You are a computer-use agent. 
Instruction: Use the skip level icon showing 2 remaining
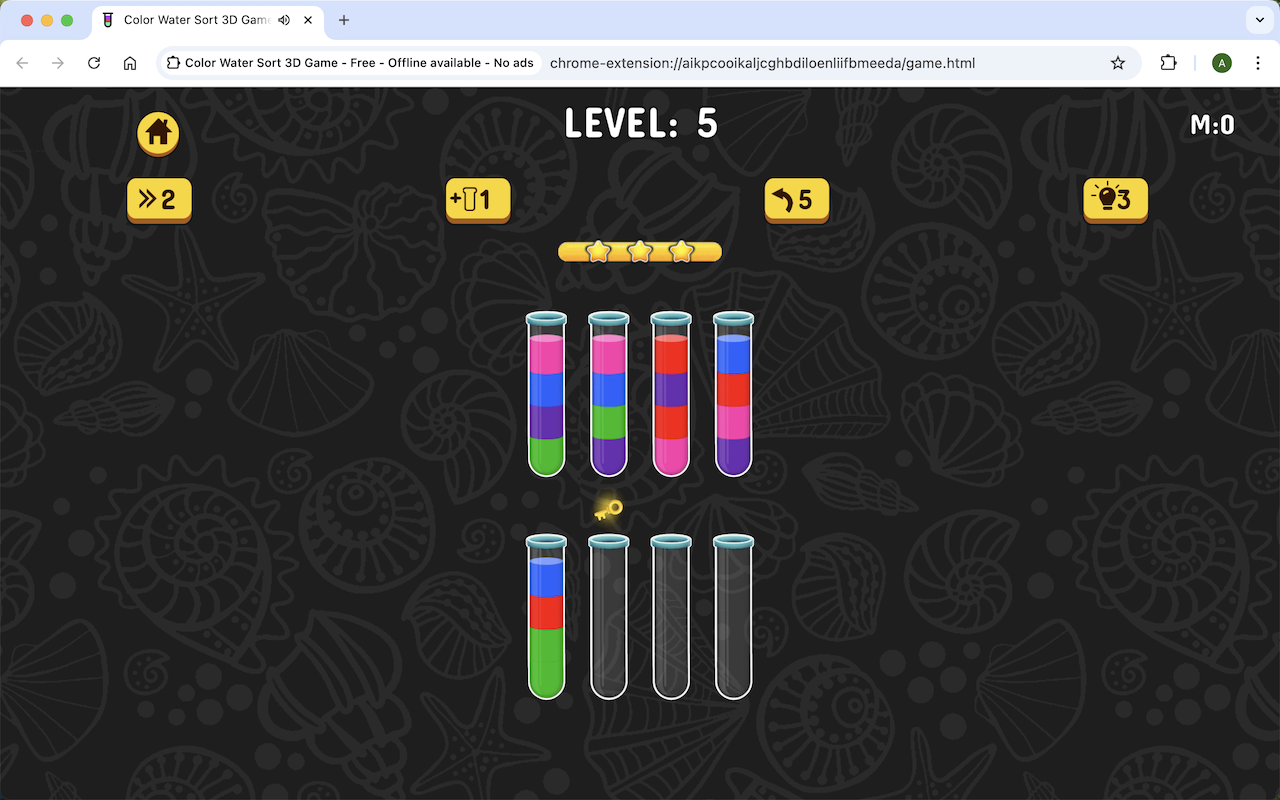(158, 199)
